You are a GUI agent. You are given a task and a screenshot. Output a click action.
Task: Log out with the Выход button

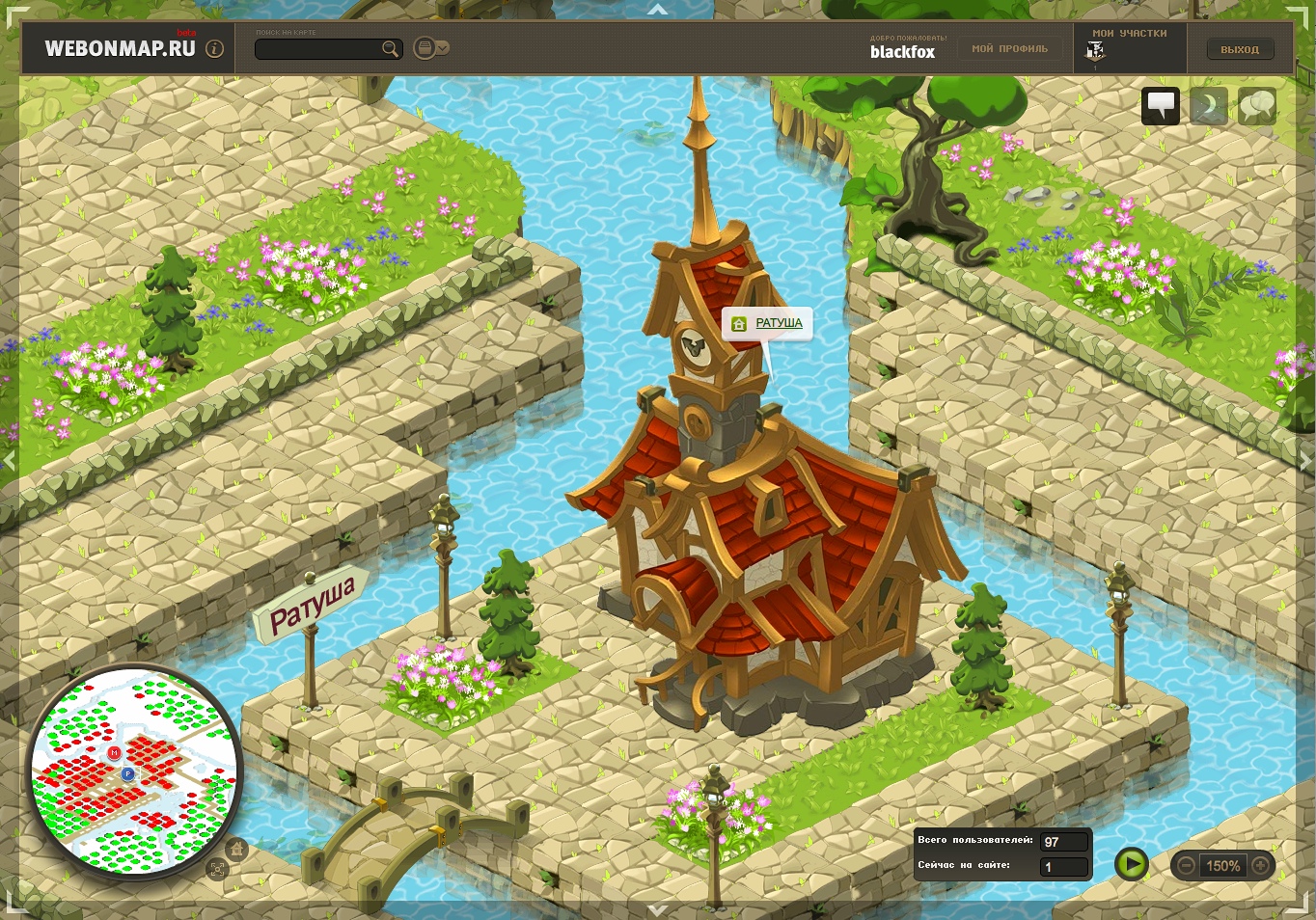(1240, 49)
